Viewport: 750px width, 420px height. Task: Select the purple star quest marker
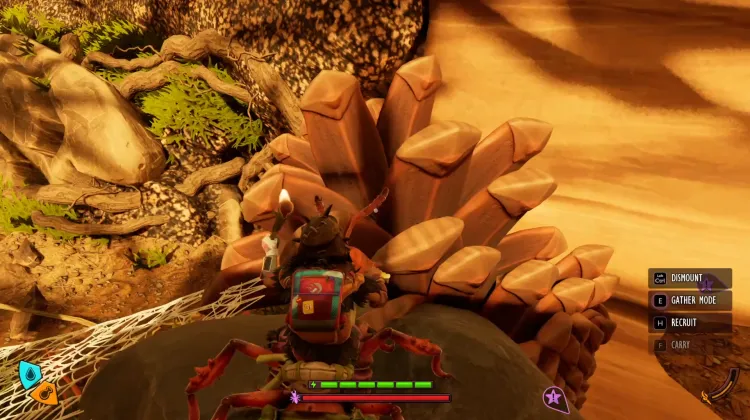554,399
